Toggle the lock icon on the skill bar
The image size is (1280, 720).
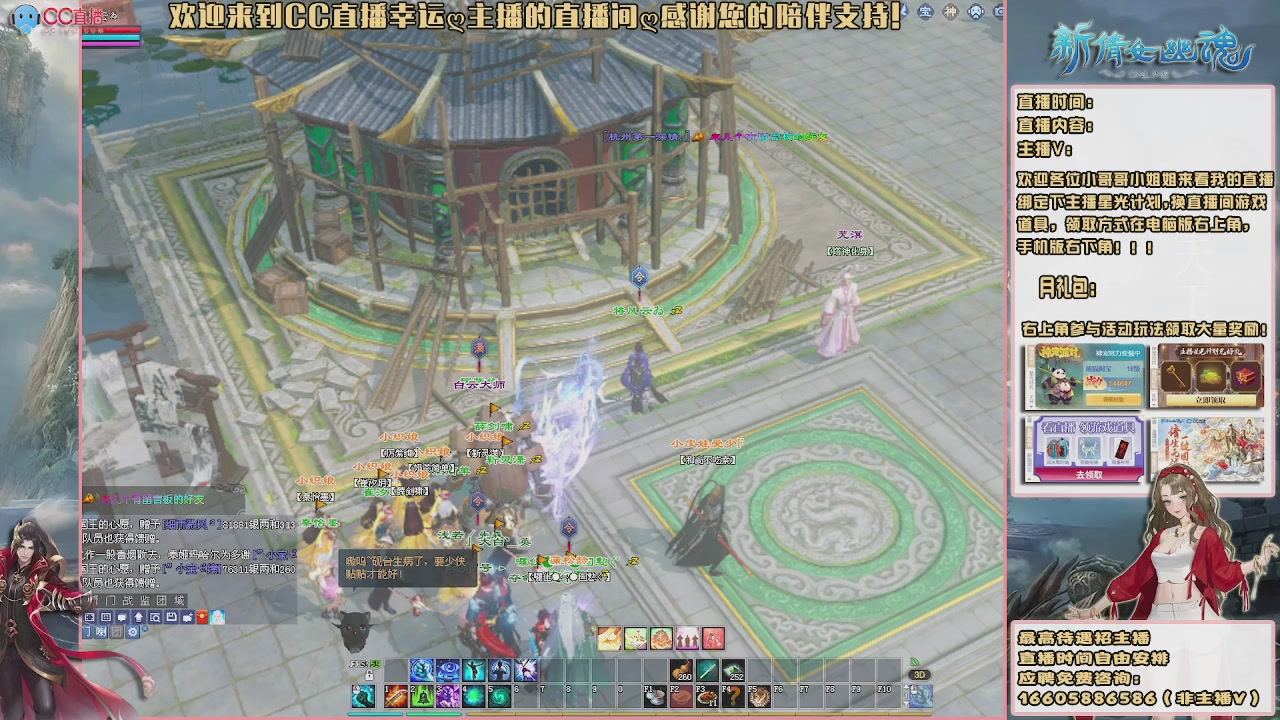[x=369, y=677]
